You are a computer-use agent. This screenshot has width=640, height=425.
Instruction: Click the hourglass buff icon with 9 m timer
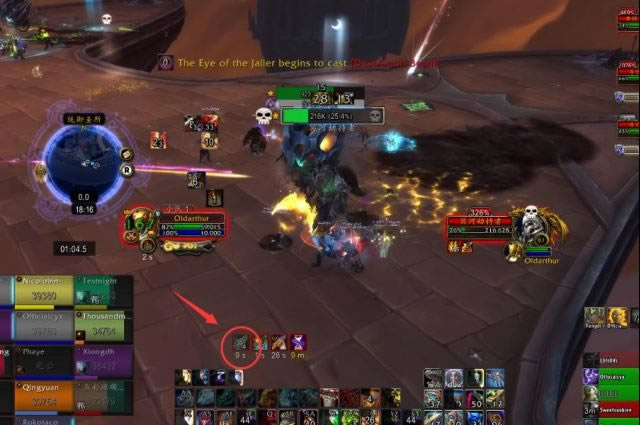click(x=298, y=343)
